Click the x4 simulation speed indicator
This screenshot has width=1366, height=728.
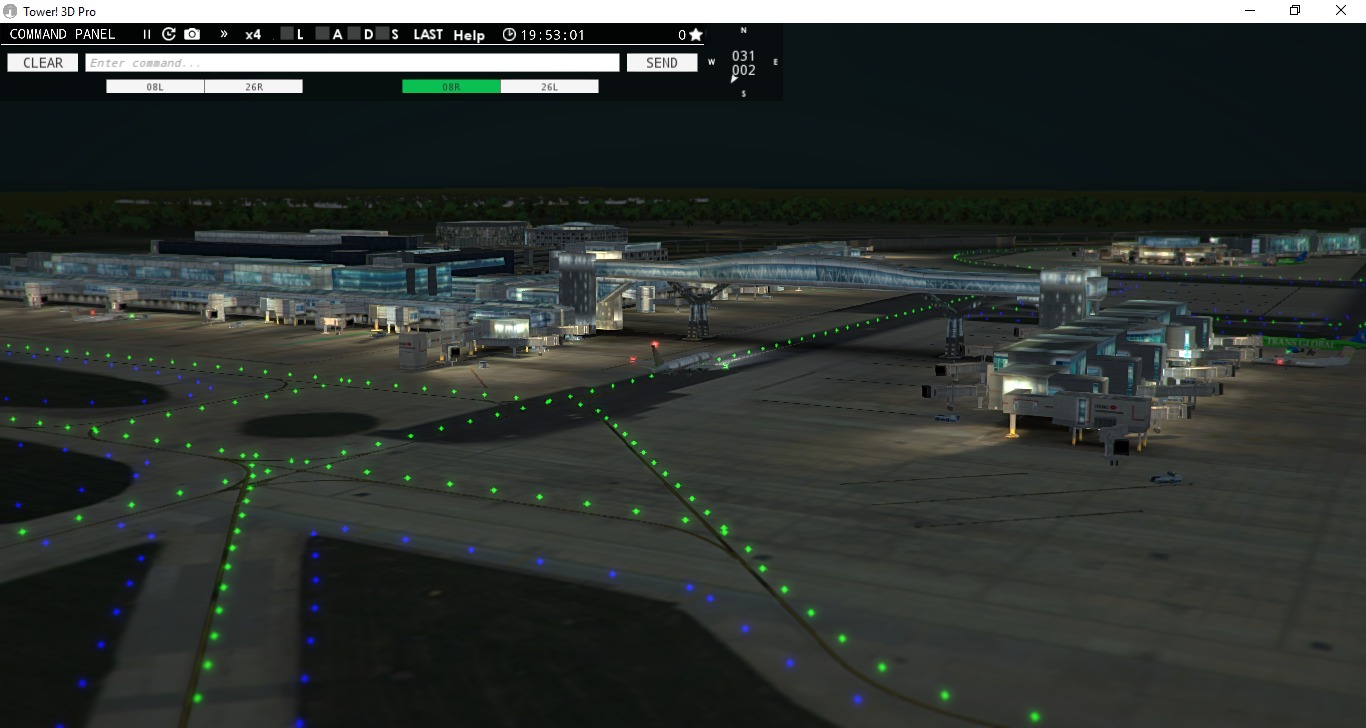click(x=252, y=34)
